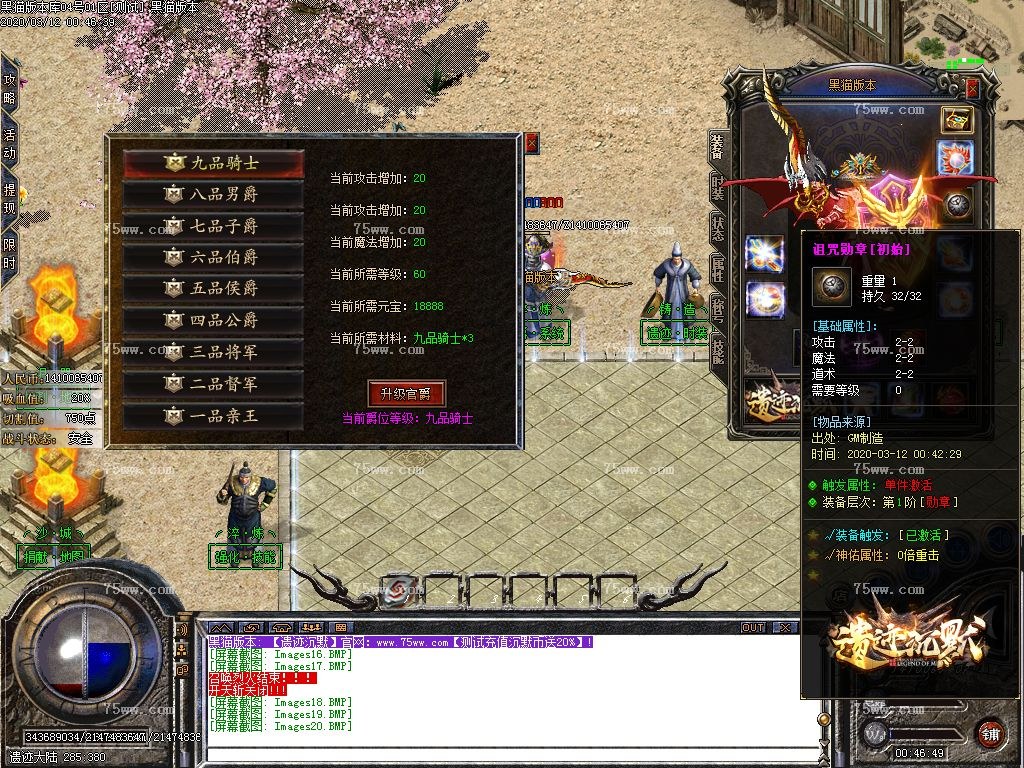
Task: Select the cursed medal equipment slot
Action: tap(958, 205)
